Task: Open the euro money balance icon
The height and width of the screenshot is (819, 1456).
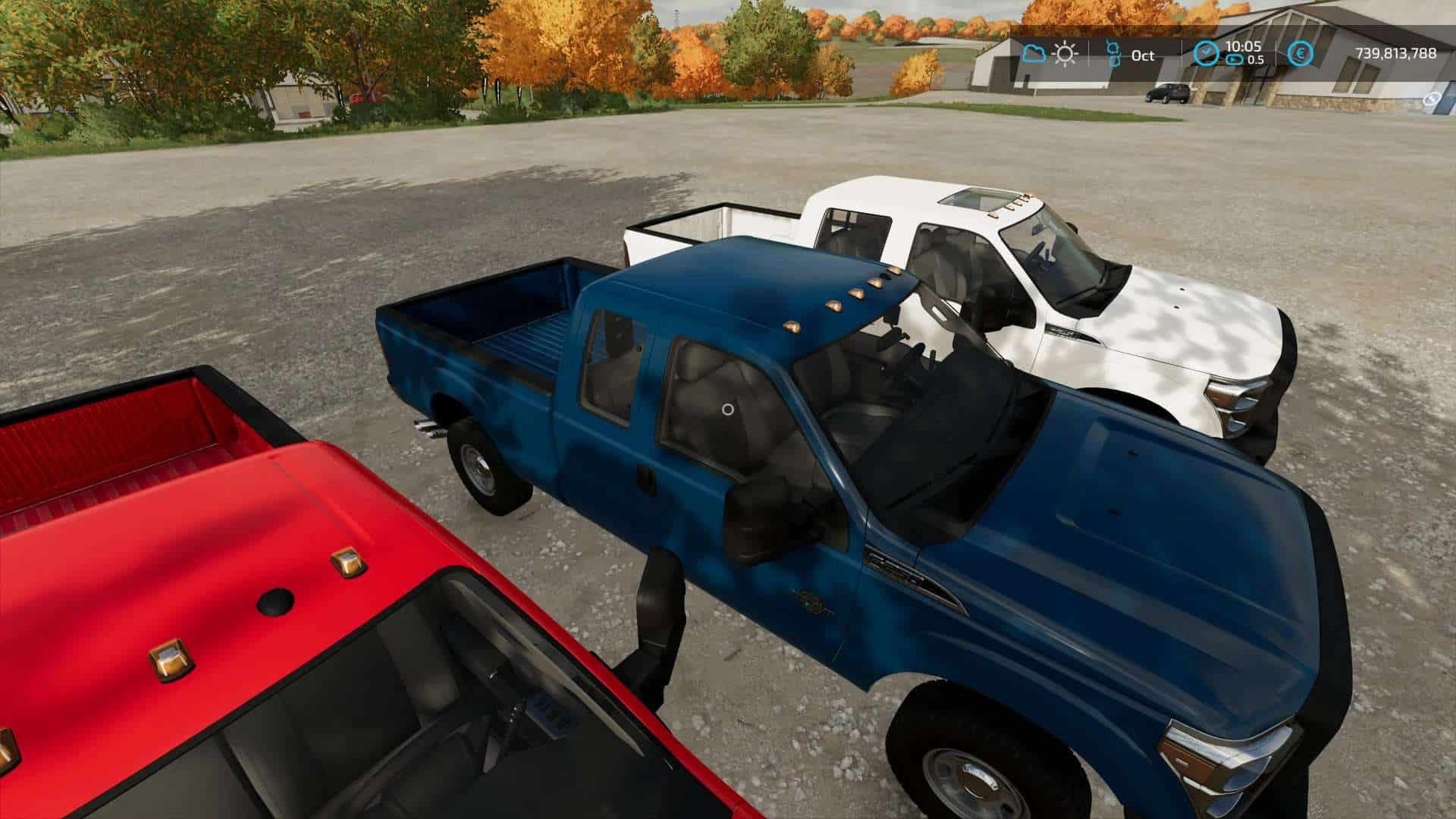Action: pos(1301,54)
